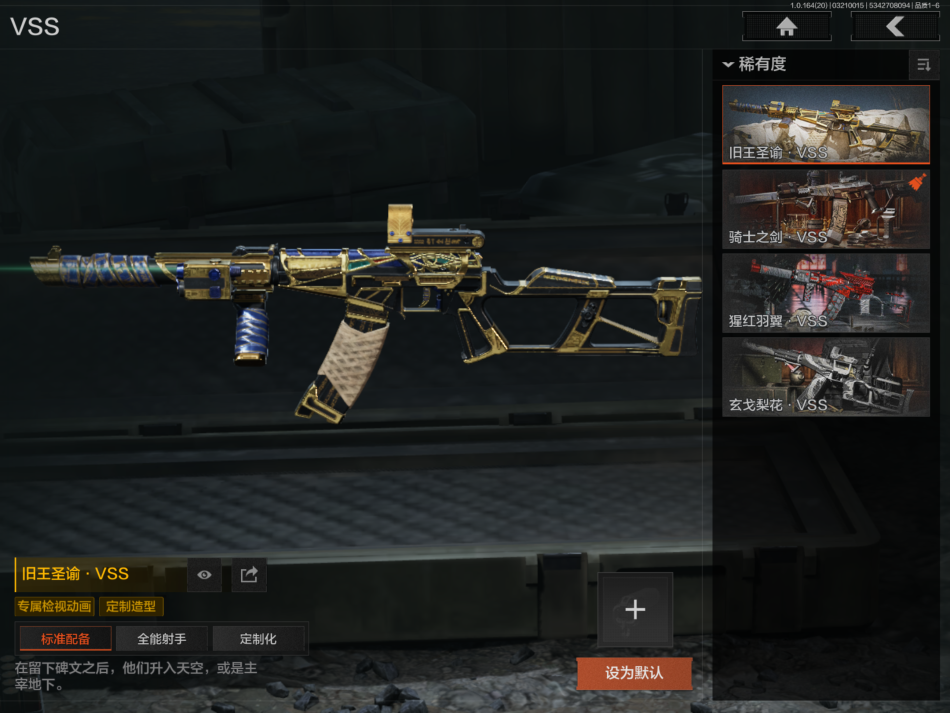The height and width of the screenshot is (713, 950).
Task: Choose the 骑士之剑 VSS skin
Action: tap(826, 208)
